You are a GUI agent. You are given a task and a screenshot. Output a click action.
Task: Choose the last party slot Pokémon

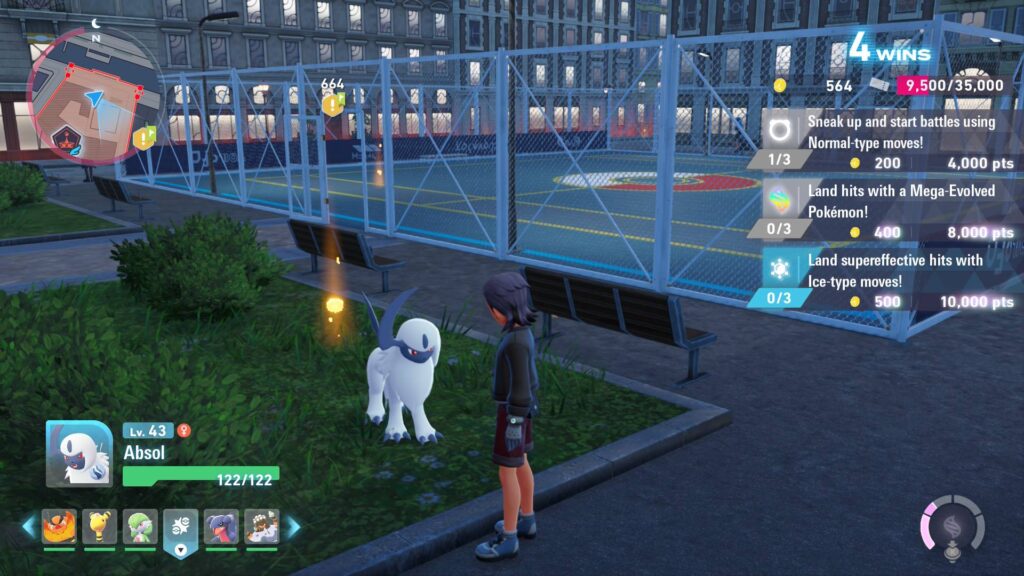262,527
